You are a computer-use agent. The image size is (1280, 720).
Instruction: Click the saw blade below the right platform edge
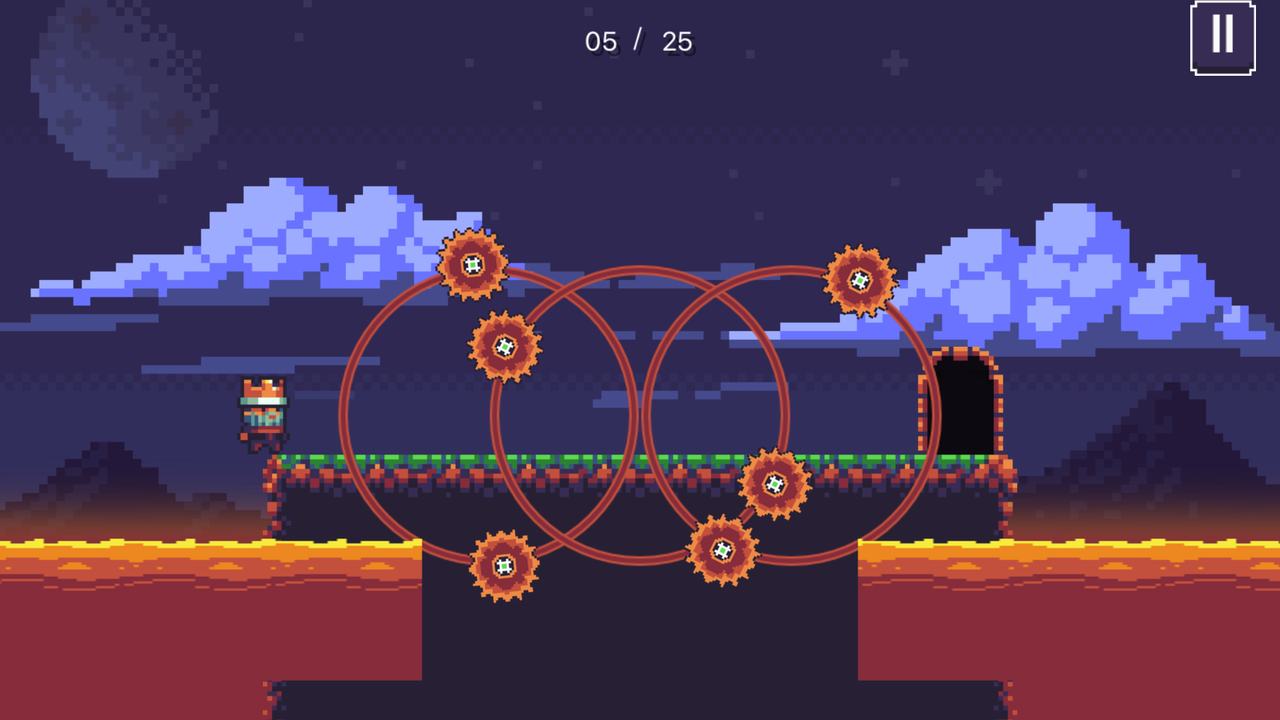[x=776, y=486]
